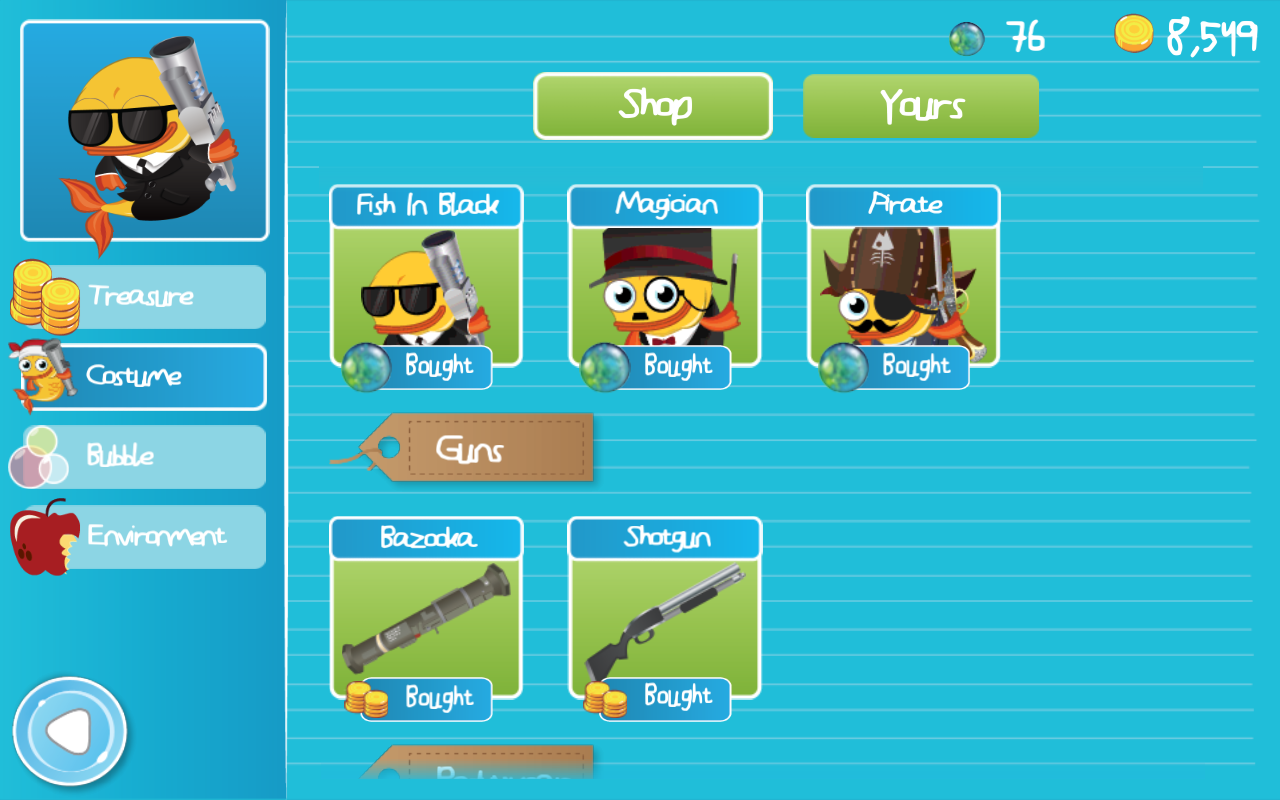
Task: Open the Bubble category
Action: (141, 456)
